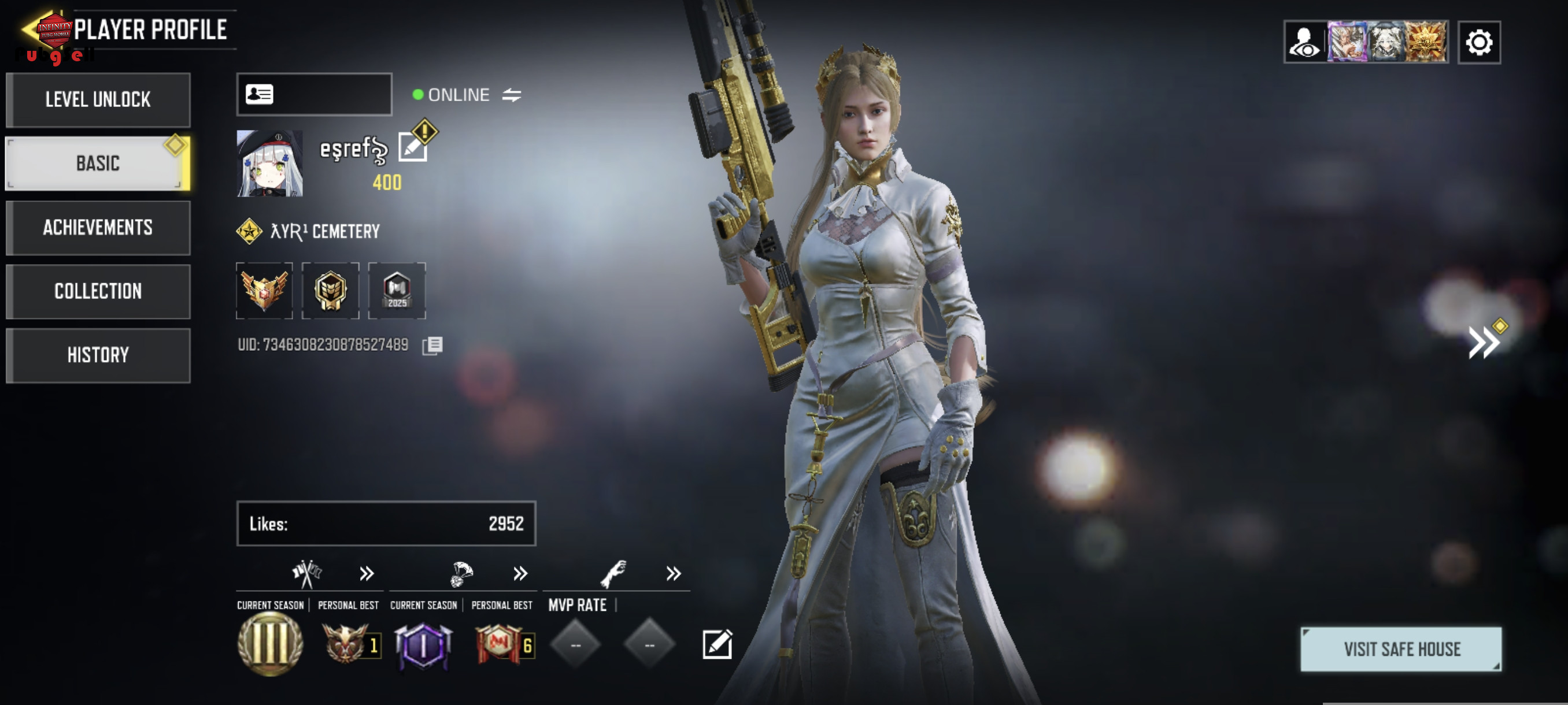Image resolution: width=1568 pixels, height=705 pixels.
Task: Open the gear settings icon
Action: point(1478,43)
